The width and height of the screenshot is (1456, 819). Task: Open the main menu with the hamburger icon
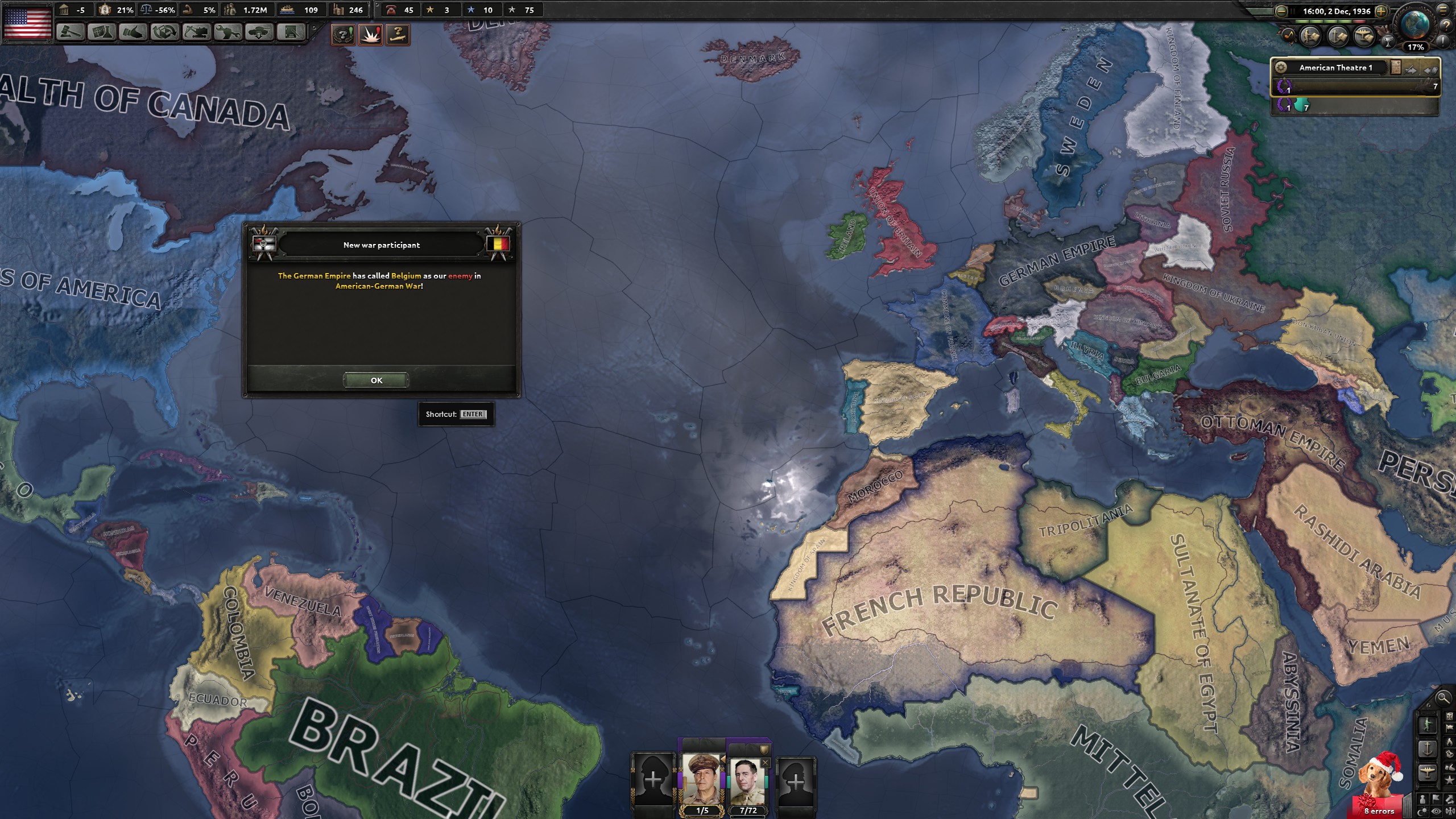tap(1443, 10)
